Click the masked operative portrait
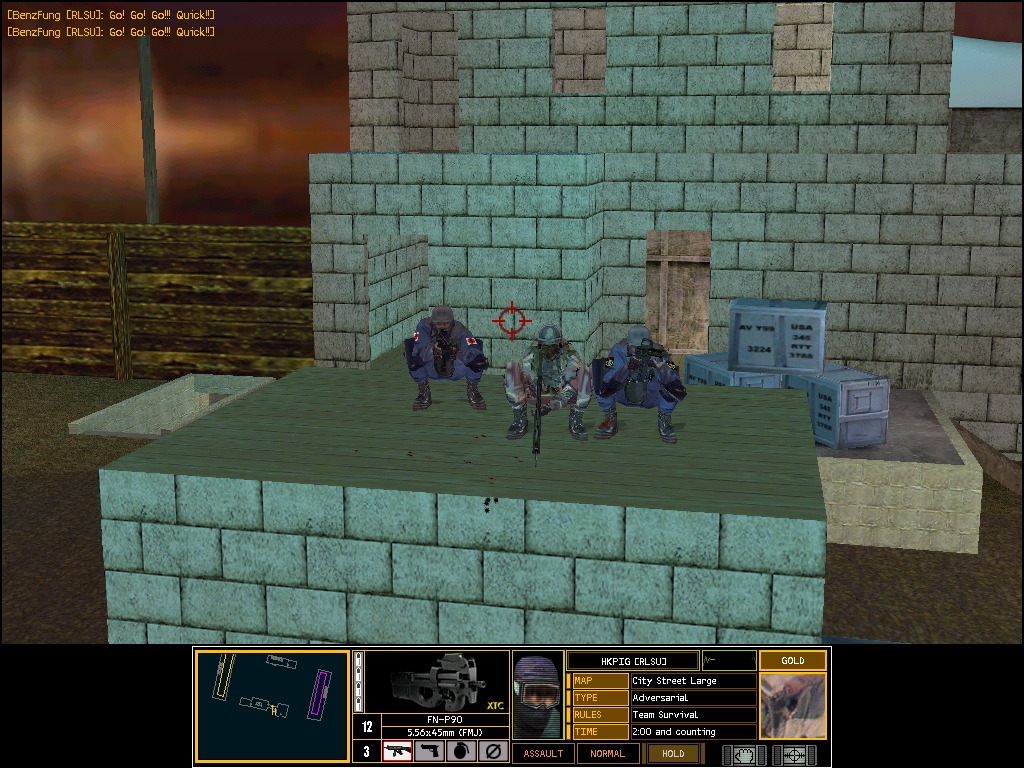The image size is (1024, 768). 538,696
